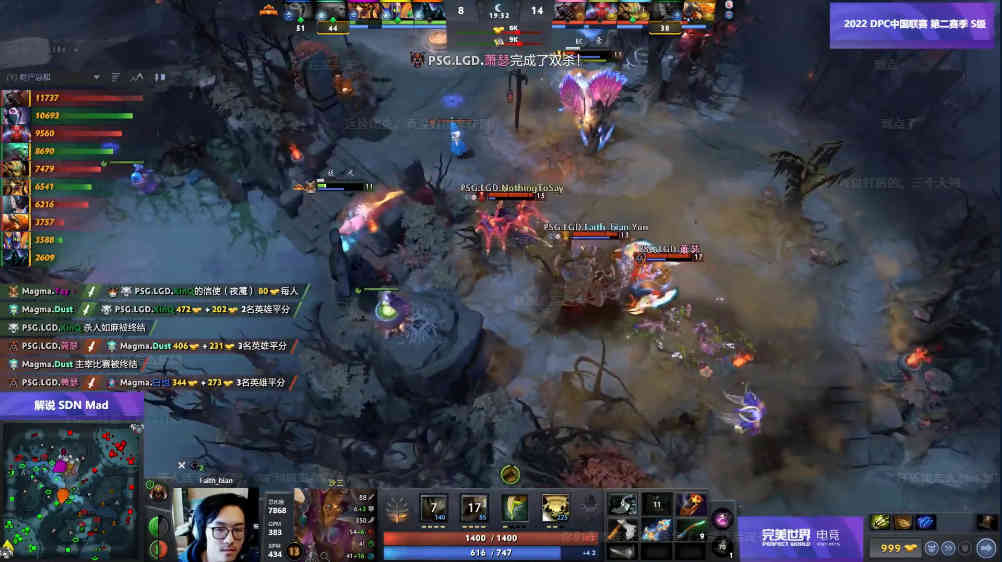The width and height of the screenshot is (1002, 562).
Task: Activate the first ability showing cooldown 7
Action: [435, 507]
